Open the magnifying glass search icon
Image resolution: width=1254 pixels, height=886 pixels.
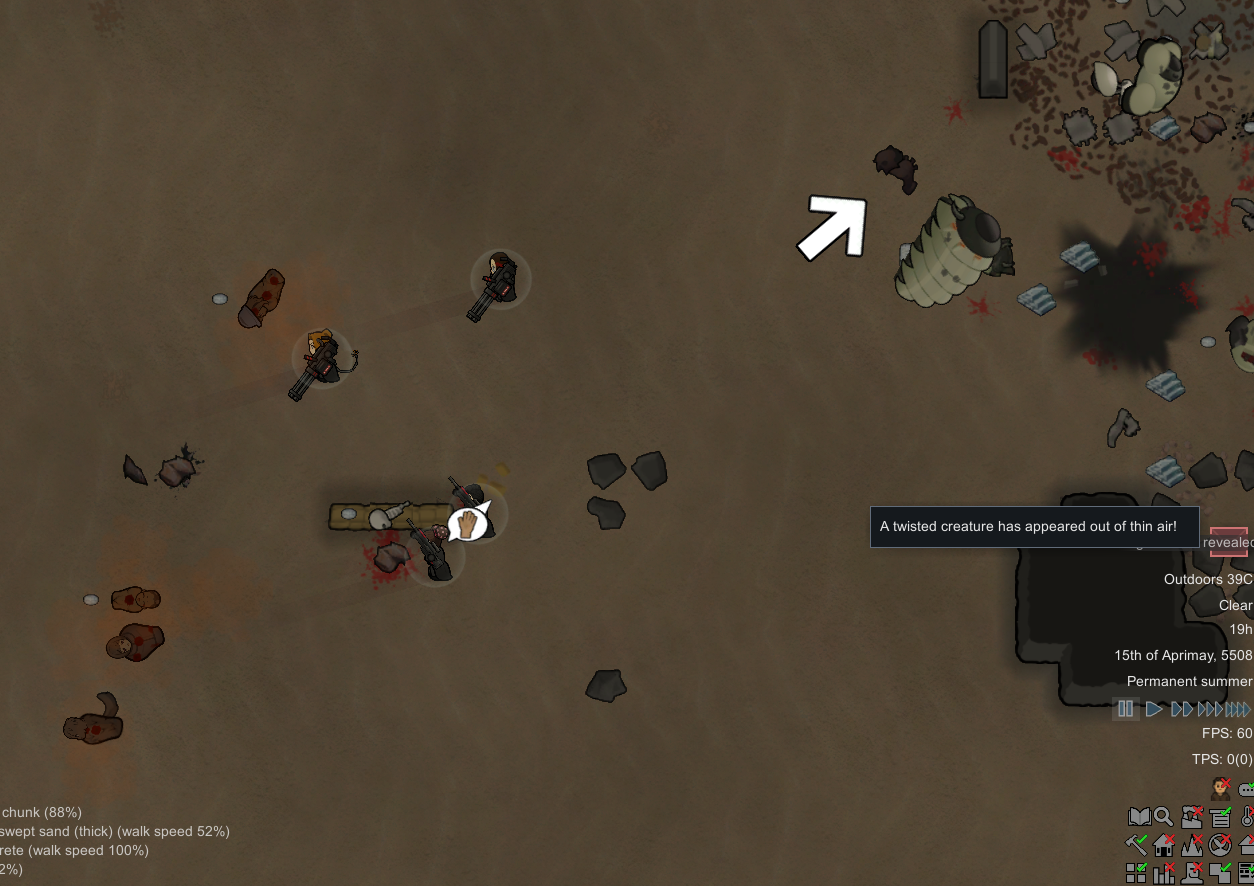(x=1163, y=818)
